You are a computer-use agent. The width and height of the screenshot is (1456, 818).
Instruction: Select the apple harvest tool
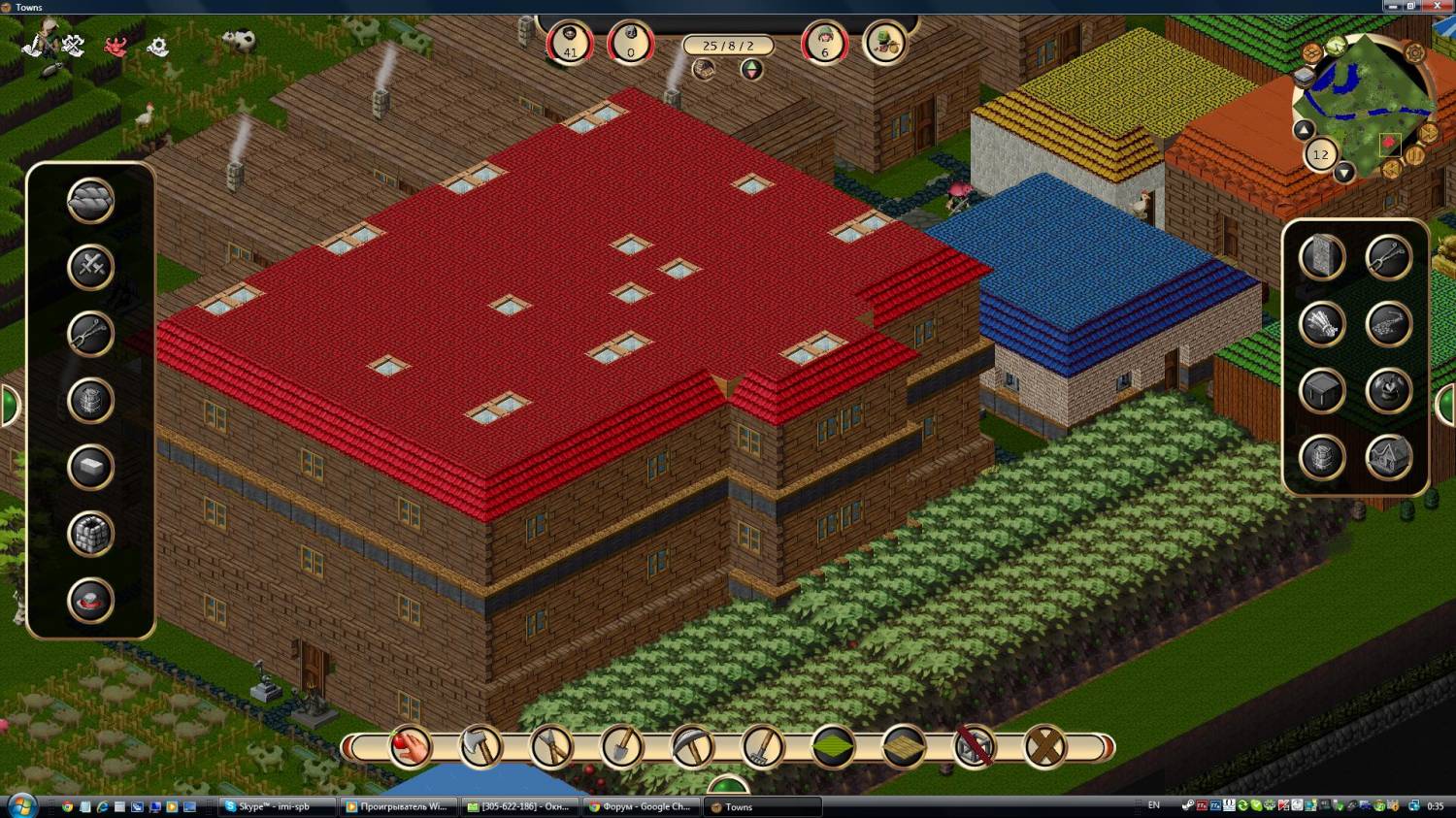click(411, 746)
